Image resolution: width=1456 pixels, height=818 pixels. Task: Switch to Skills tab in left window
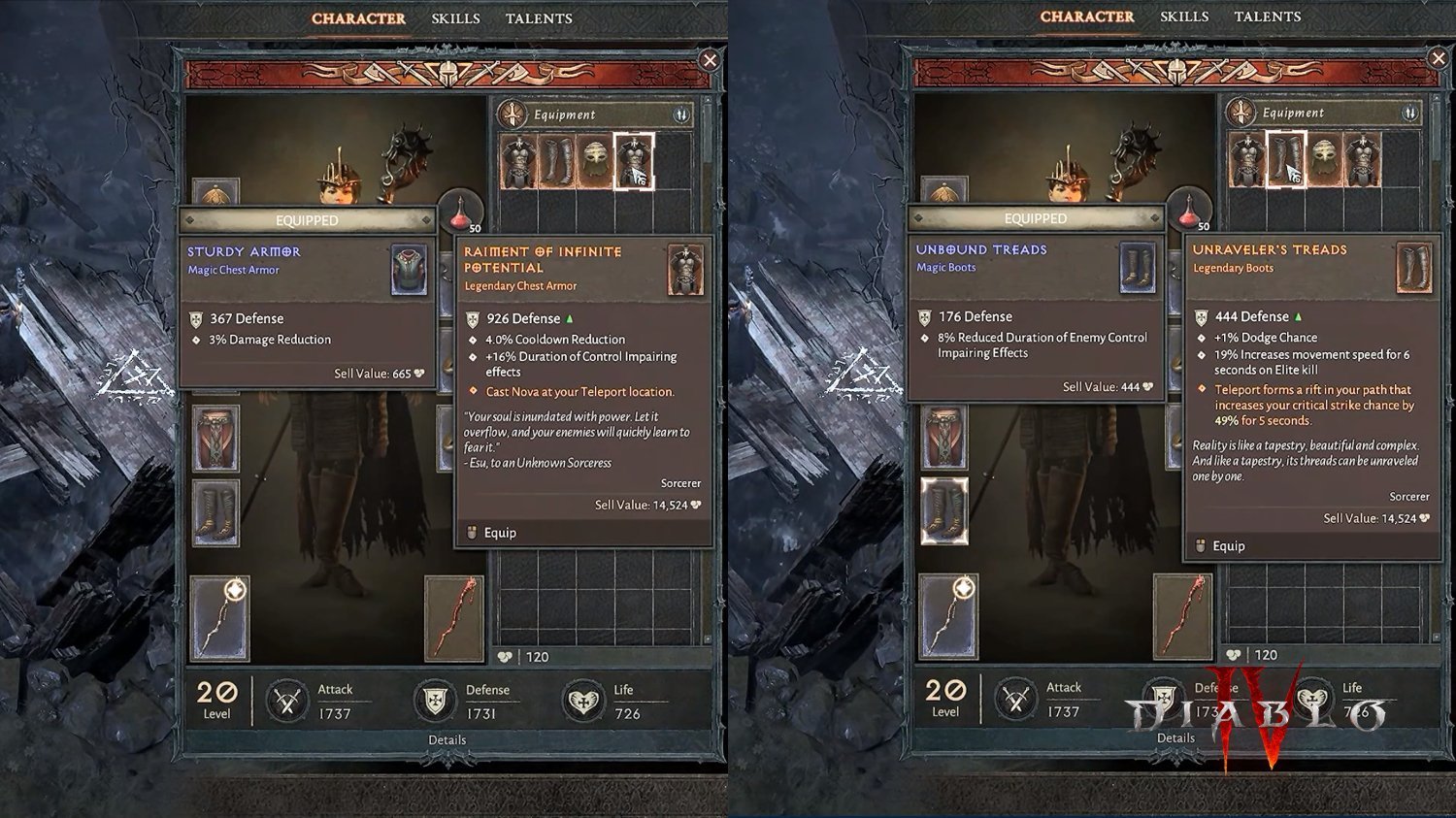[455, 18]
